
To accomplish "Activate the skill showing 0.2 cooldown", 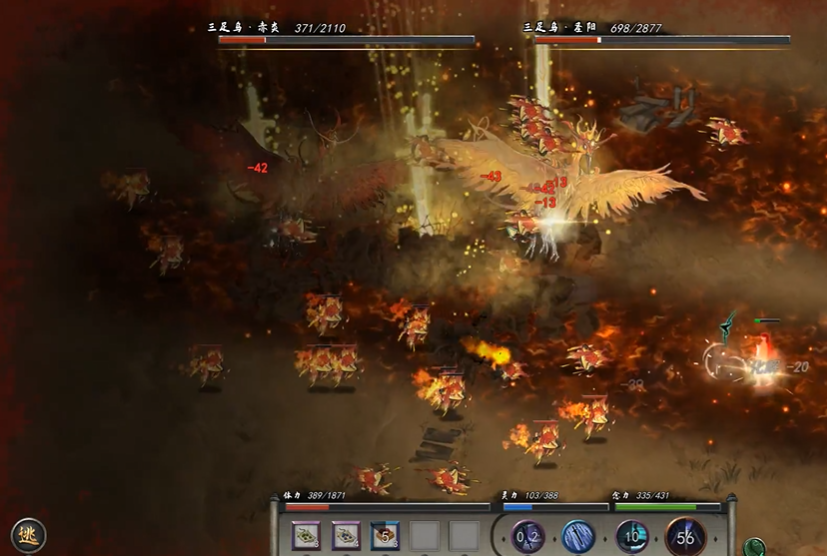I will [527, 537].
